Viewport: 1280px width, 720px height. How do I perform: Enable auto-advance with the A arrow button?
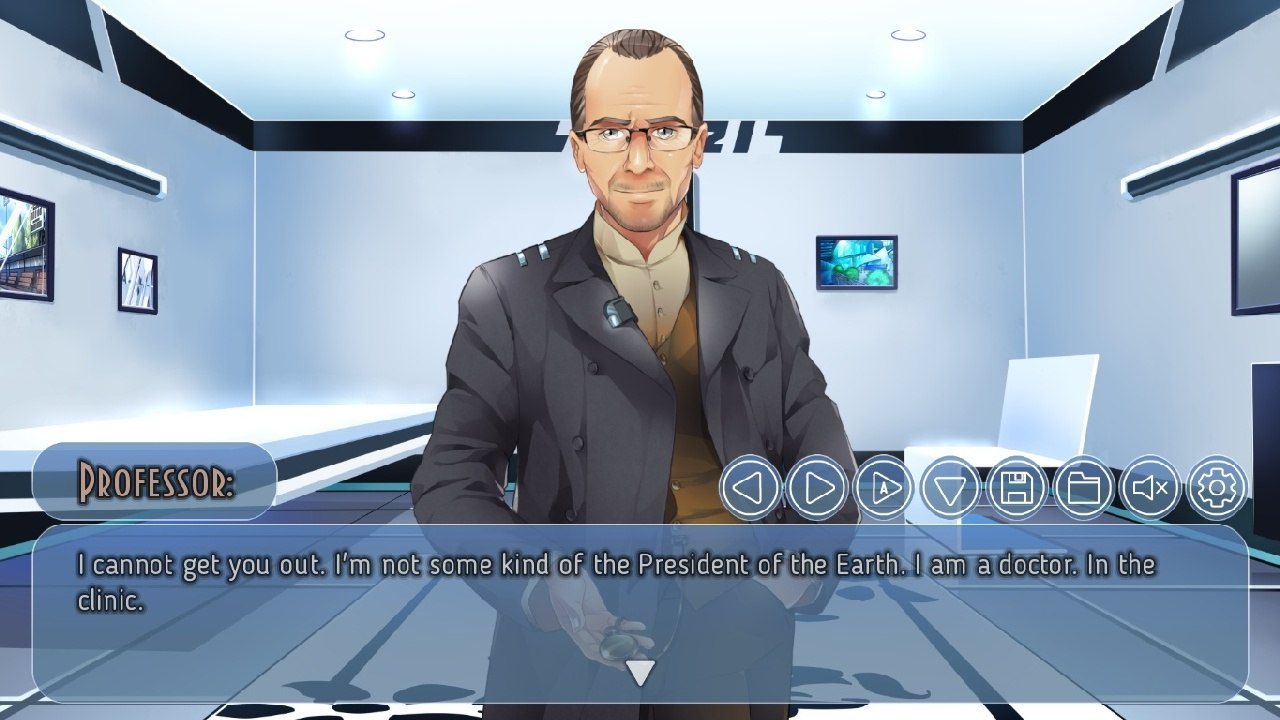884,488
